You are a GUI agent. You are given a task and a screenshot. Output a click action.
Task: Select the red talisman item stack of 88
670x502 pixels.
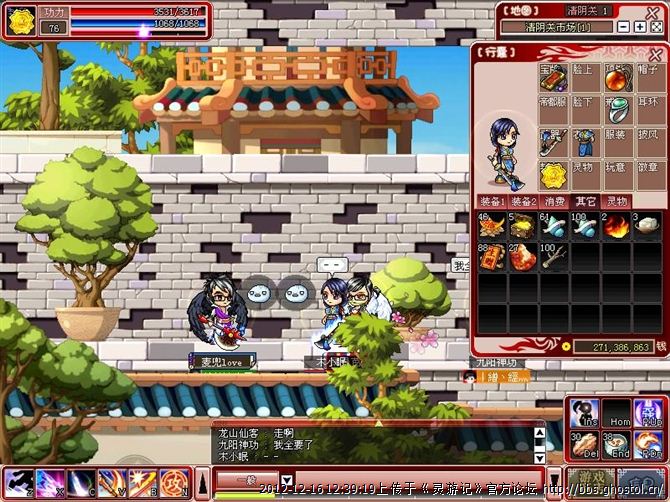(x=493, y=257)
